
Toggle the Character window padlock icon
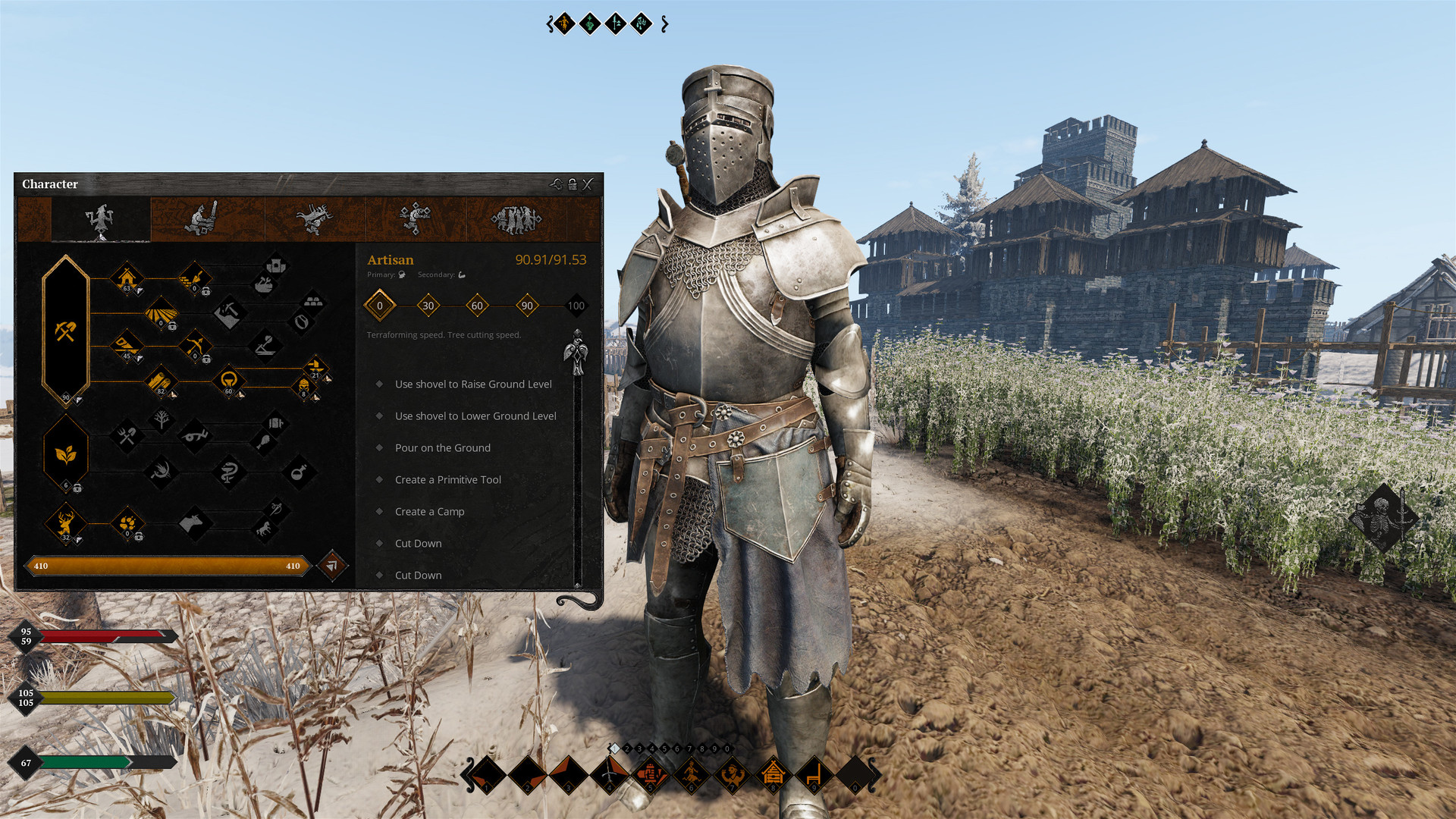tap(573, 184)
